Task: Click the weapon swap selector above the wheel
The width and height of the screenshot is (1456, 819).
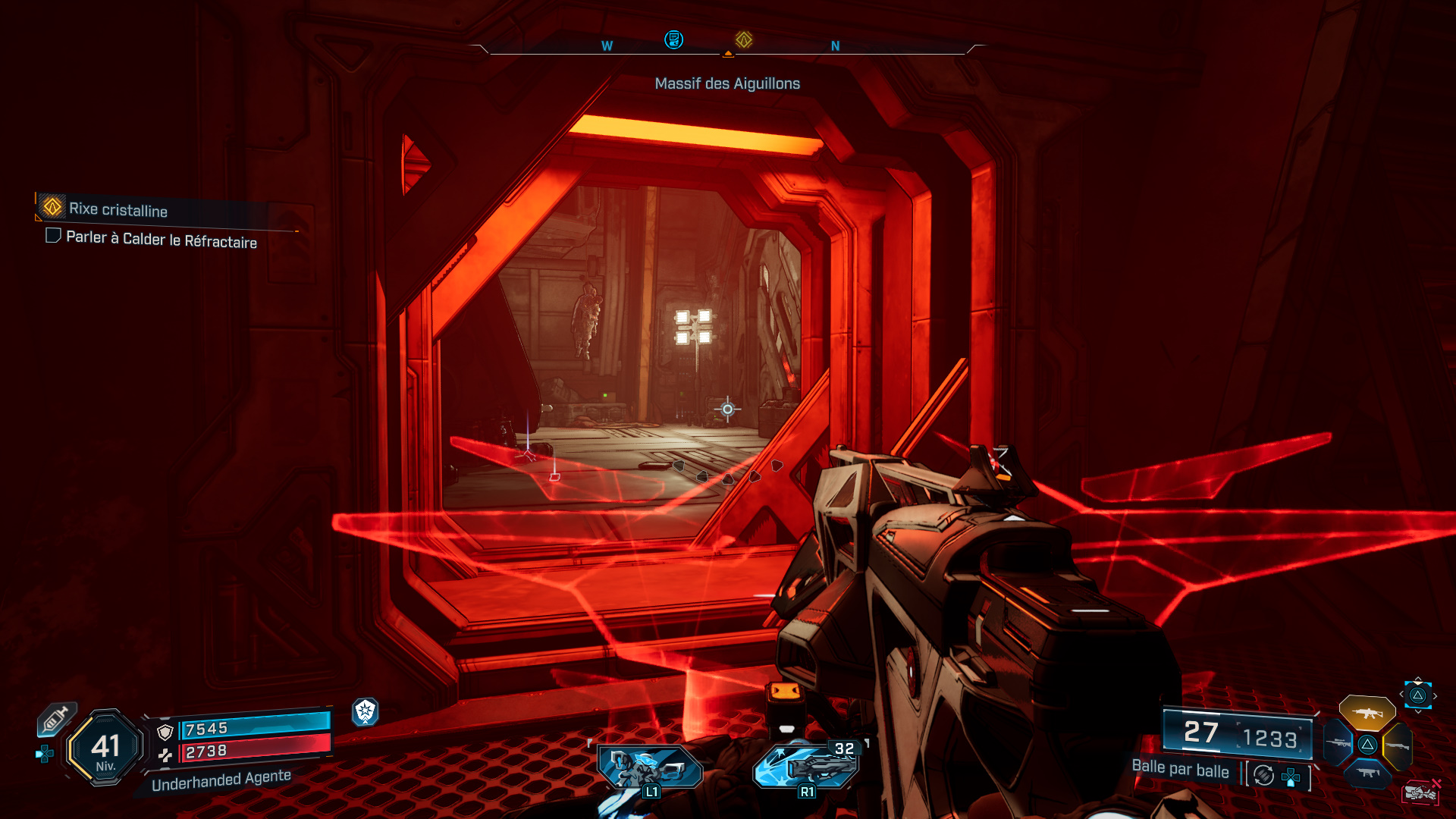Action: [1417, 695]
